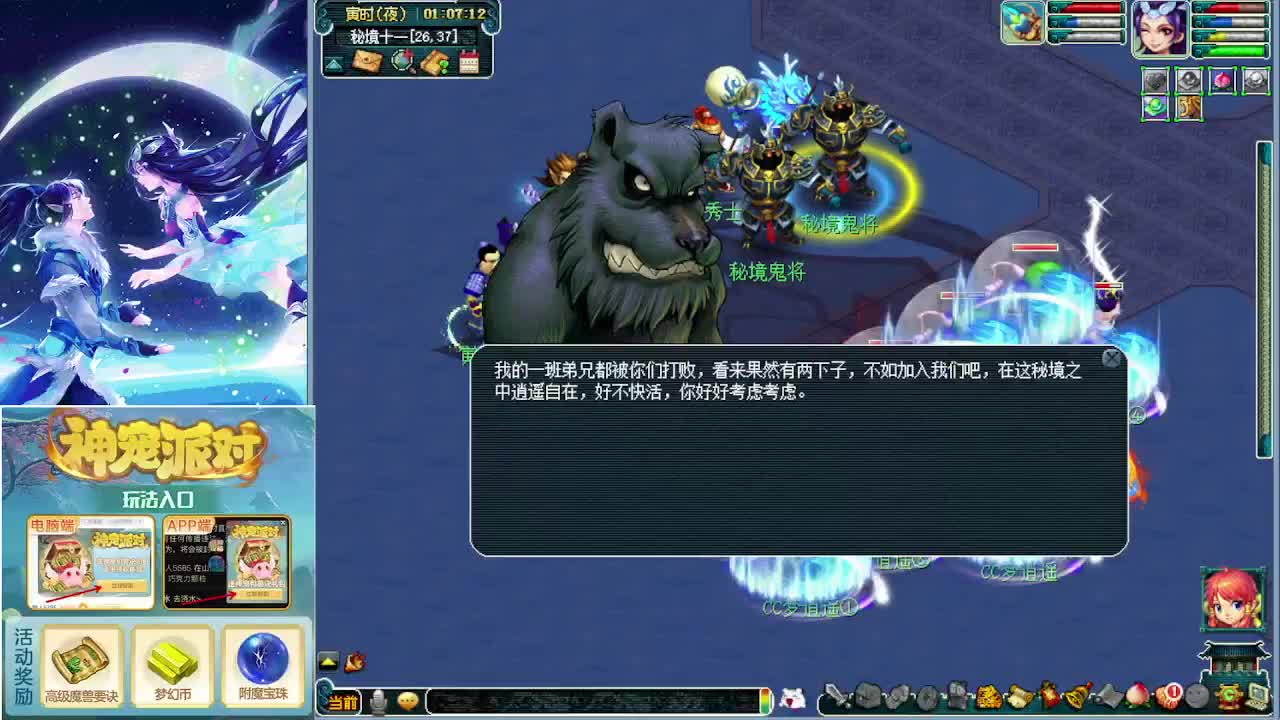The height and width of the screenshot is (720, 1280).
Task: Open the calendar activity icon on the map panel
Action: pyautogui.click(x=469, y=60)
